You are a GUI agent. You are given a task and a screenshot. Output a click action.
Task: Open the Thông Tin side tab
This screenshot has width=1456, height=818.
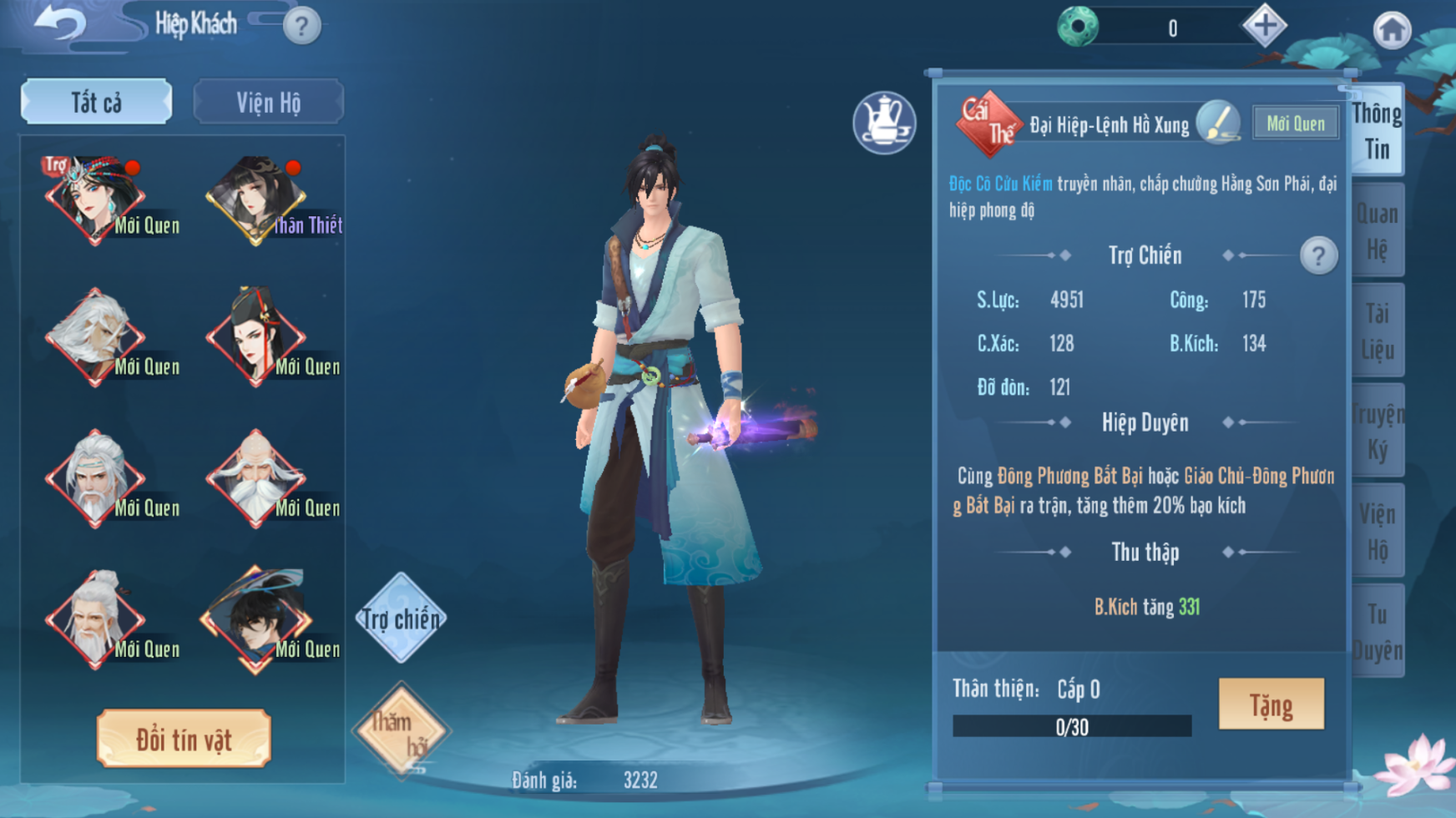(1377, 131)
